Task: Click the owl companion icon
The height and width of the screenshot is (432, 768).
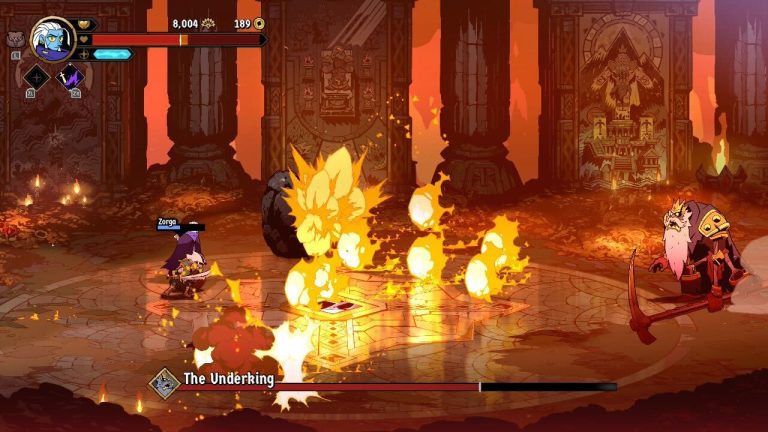Action: coord(14,40)
